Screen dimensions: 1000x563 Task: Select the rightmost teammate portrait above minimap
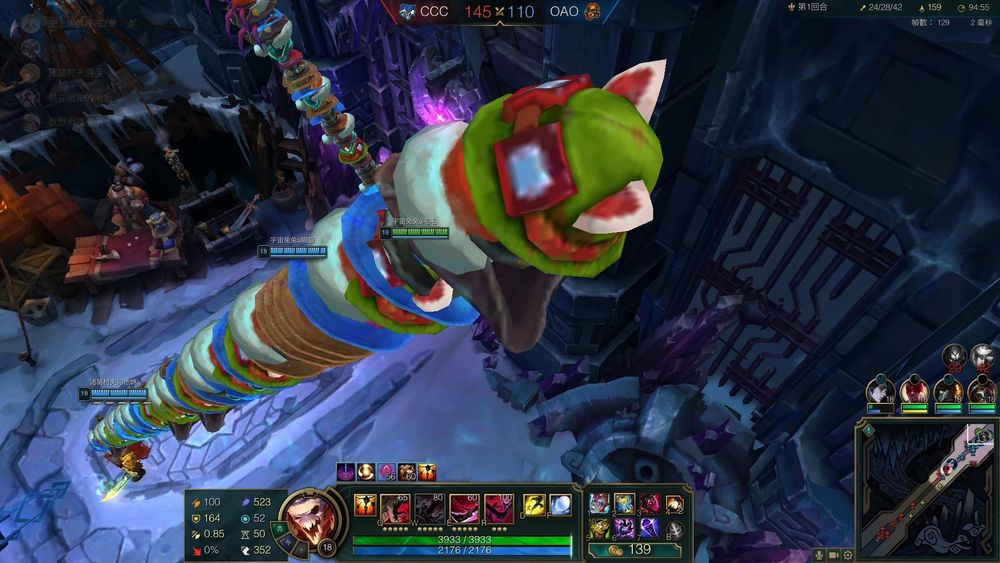pyautogui.click(x=981, y=389)
